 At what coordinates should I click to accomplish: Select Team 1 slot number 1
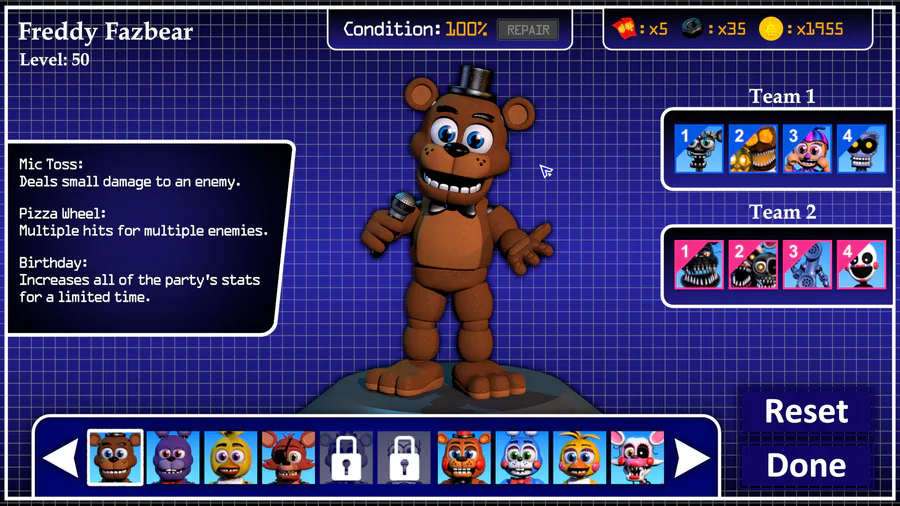[x=698, y=149]
